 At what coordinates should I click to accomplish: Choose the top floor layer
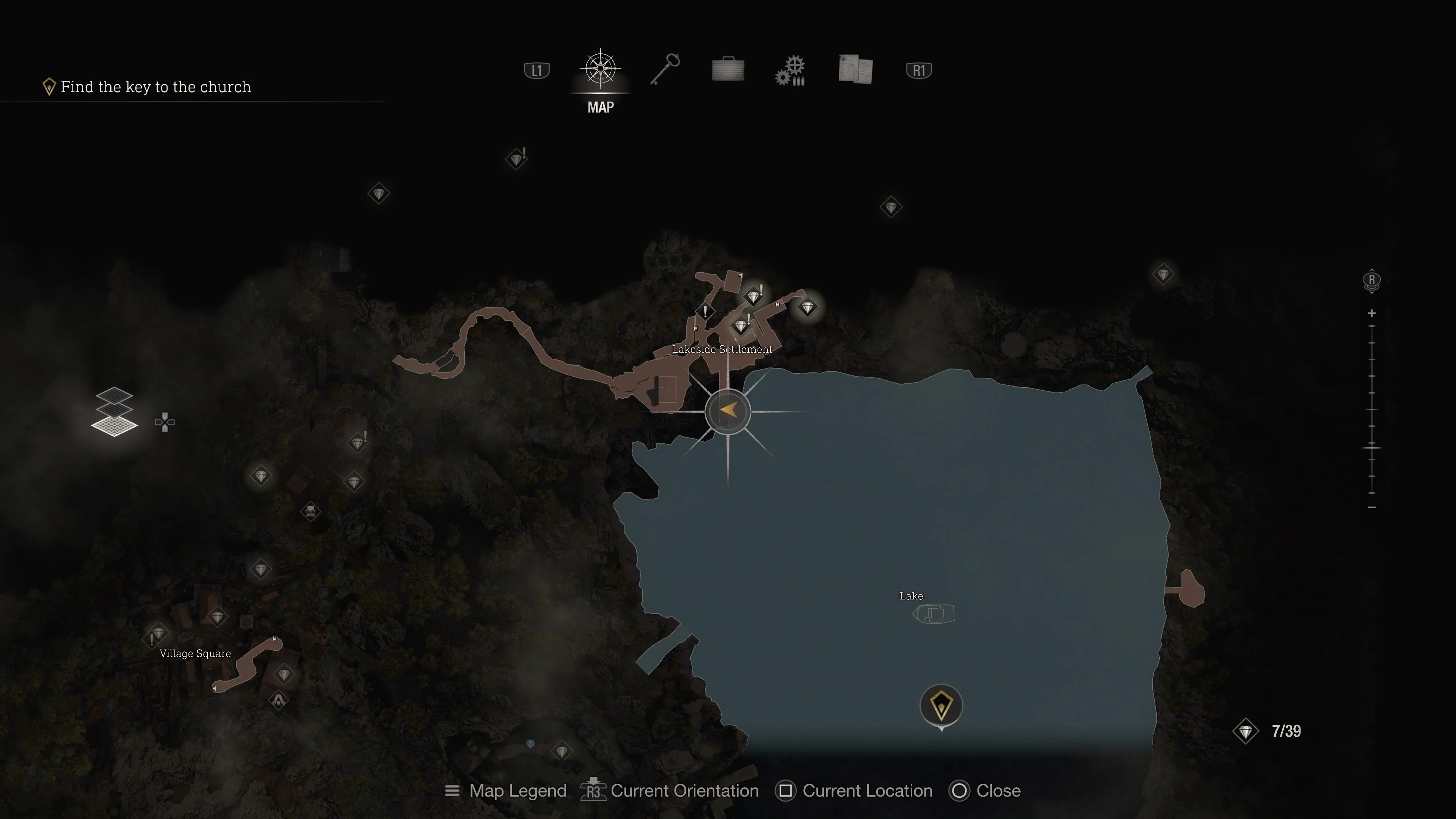tap(114, 394)
